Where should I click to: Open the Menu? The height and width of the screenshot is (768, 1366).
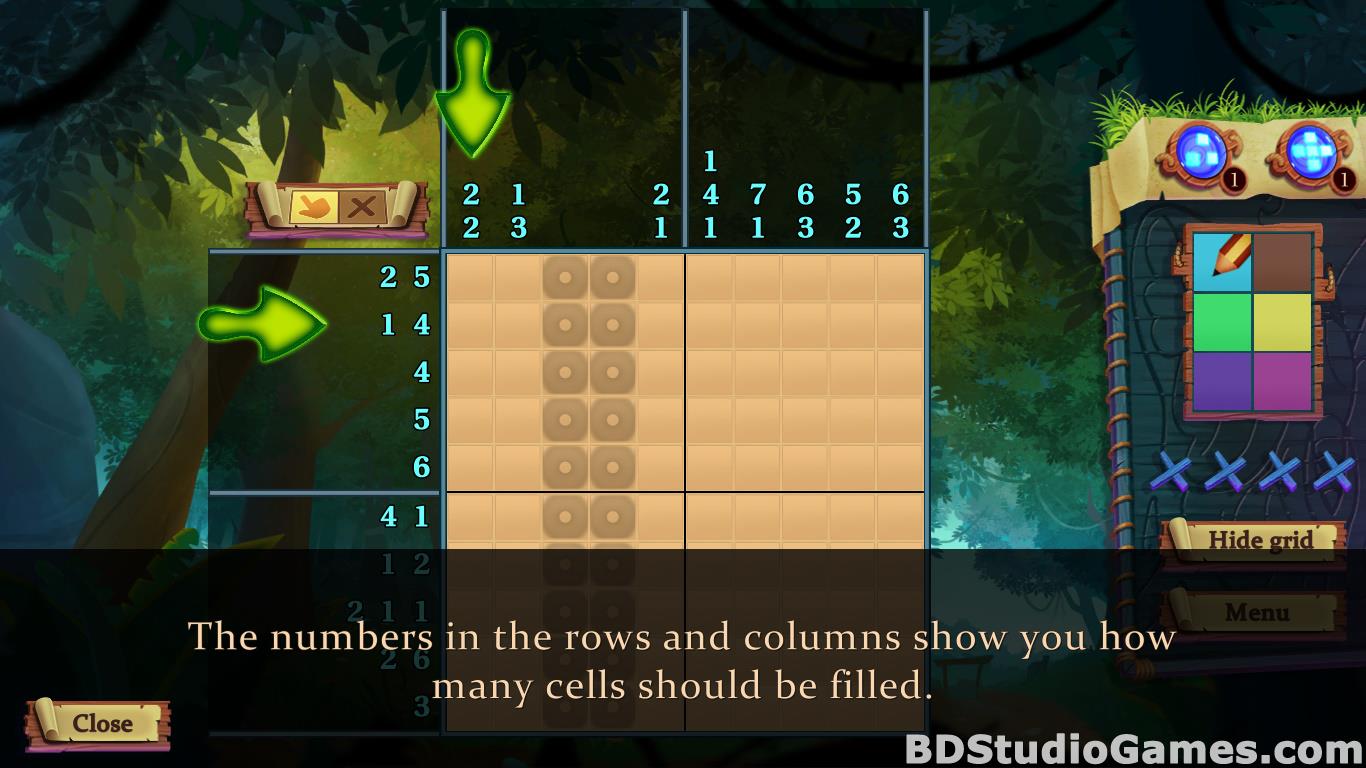[x=1256, y=612]
